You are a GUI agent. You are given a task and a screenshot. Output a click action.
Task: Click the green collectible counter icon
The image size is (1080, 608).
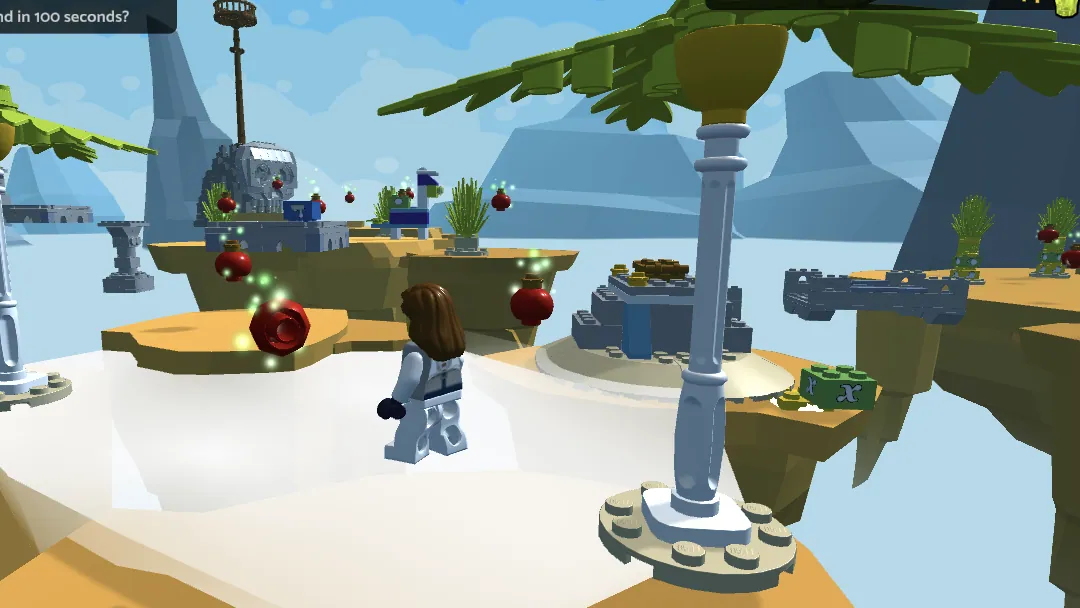1066,6
